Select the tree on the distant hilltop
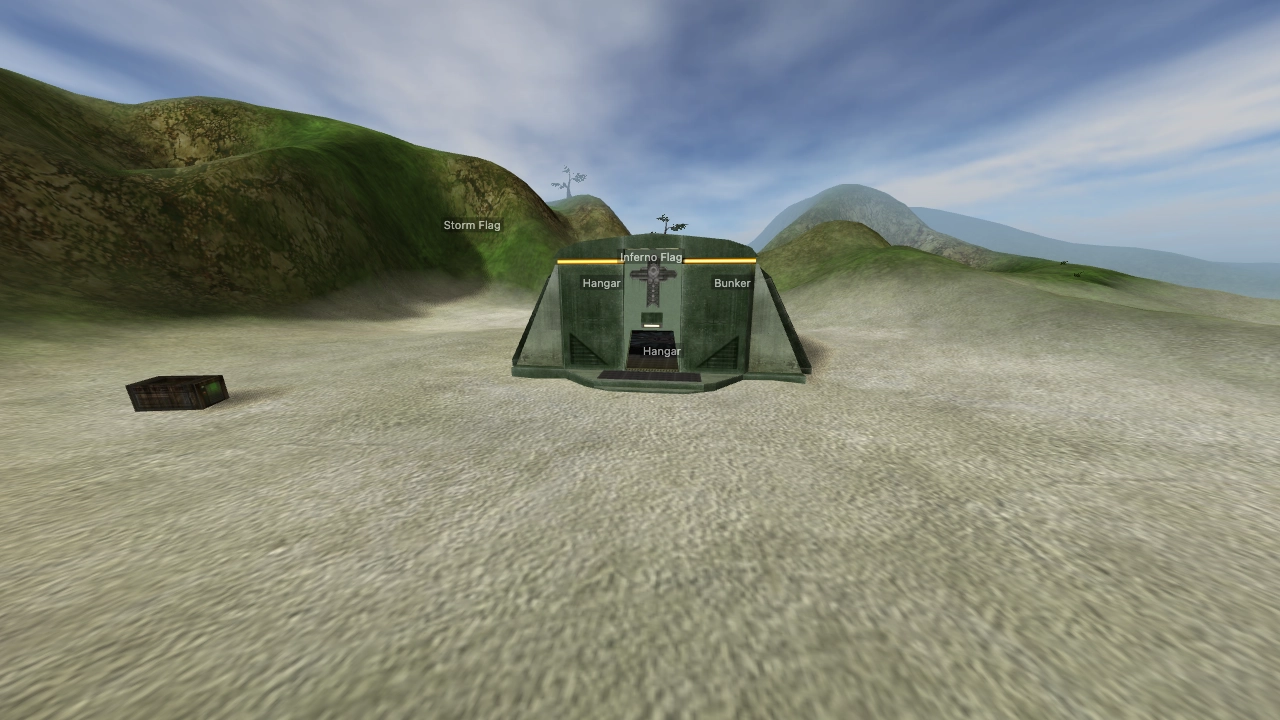1280x720 pixels. [x=567, y=180]
